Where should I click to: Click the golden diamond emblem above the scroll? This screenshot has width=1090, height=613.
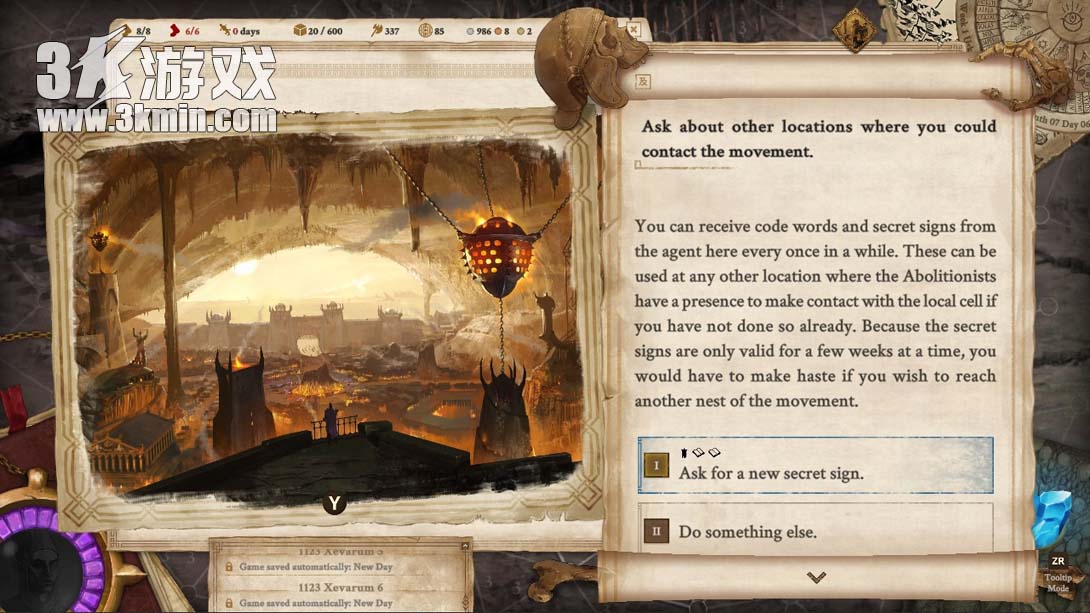[x=854, y=30]
